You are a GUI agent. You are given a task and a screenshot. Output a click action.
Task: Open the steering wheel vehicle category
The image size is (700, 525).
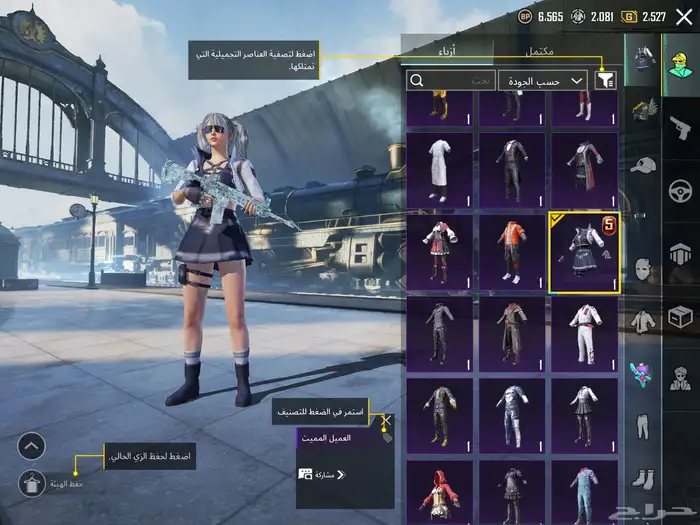tap(681, 188)
